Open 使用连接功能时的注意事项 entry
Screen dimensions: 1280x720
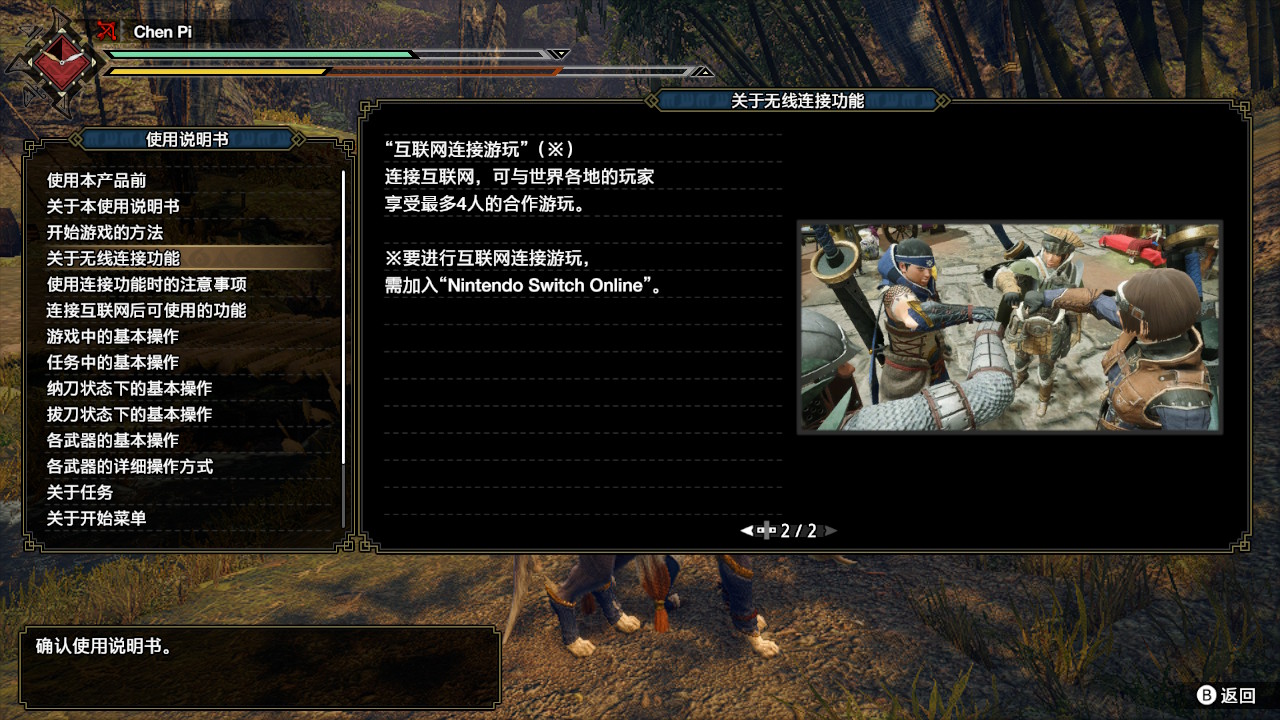[147, 284]
